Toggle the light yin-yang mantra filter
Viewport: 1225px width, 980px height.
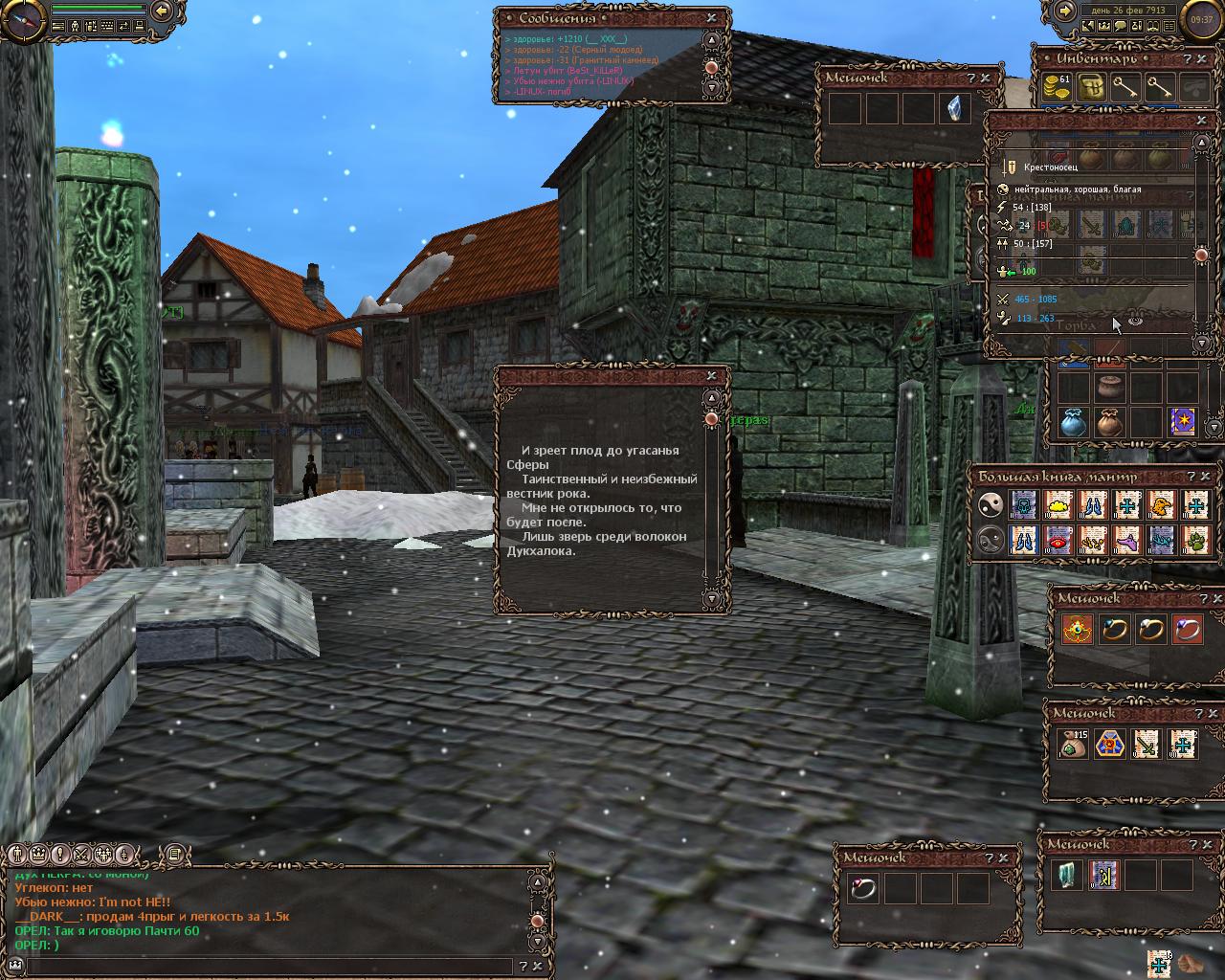click(991, 504)
